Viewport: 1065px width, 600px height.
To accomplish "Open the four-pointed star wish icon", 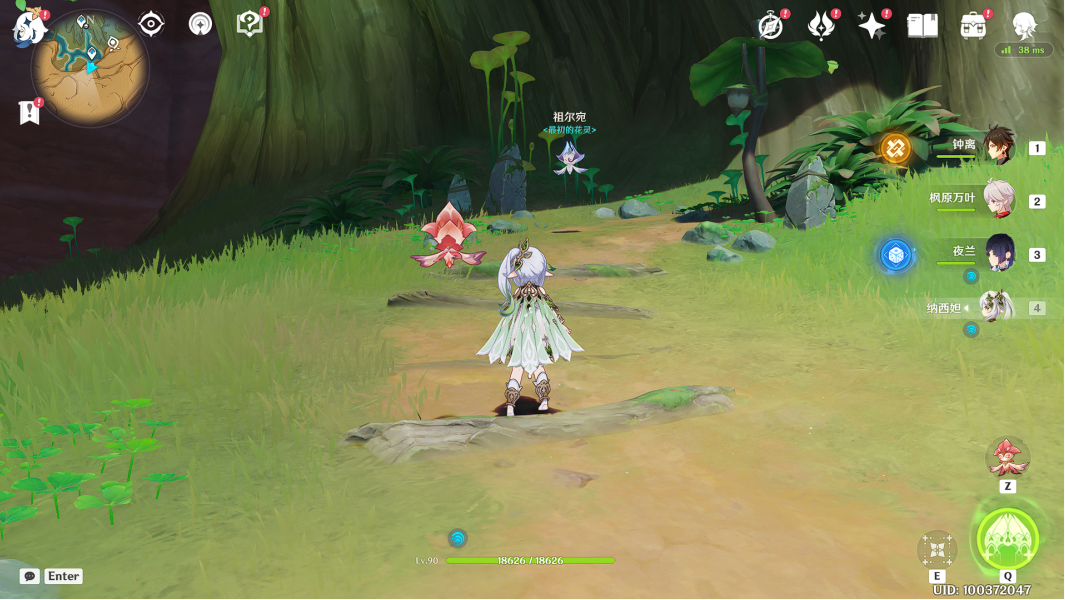I will pos(871,26).
